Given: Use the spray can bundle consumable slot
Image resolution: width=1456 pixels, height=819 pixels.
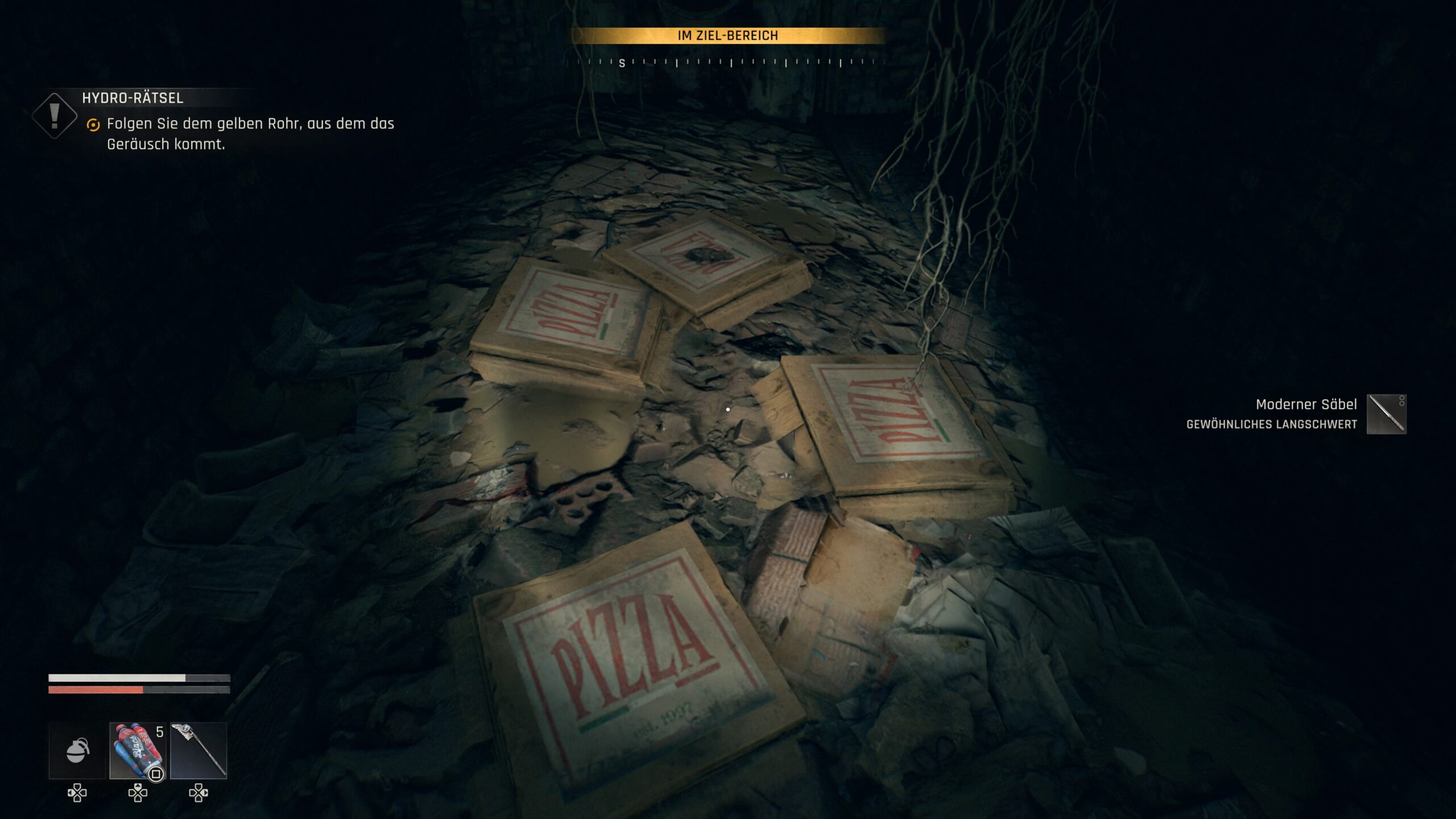Looking at the screenshot, I should pos(138,750).
